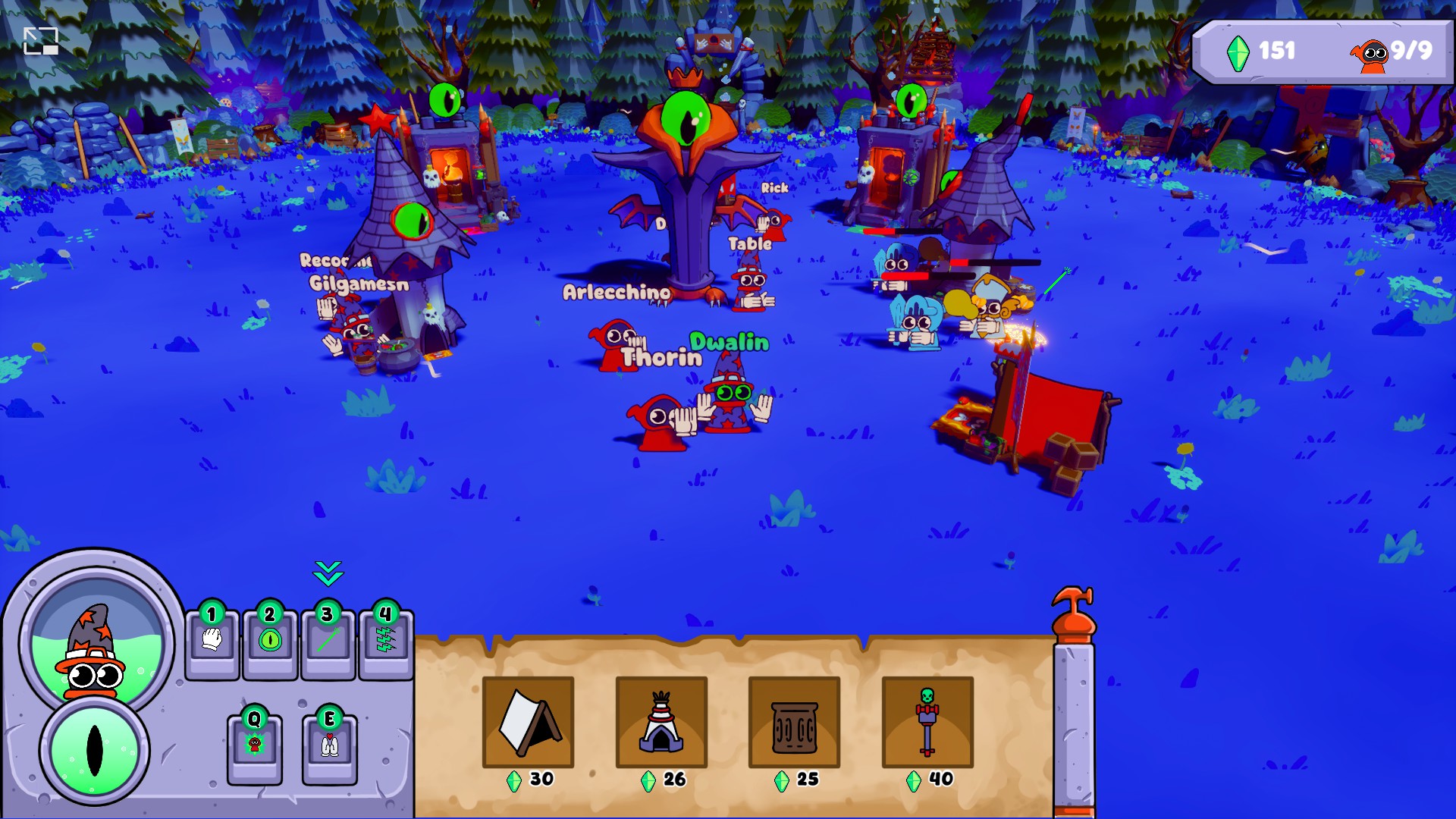Choose the green wand ability slot
Viewport: 1456px width, 819px height.
click(328, 641)
